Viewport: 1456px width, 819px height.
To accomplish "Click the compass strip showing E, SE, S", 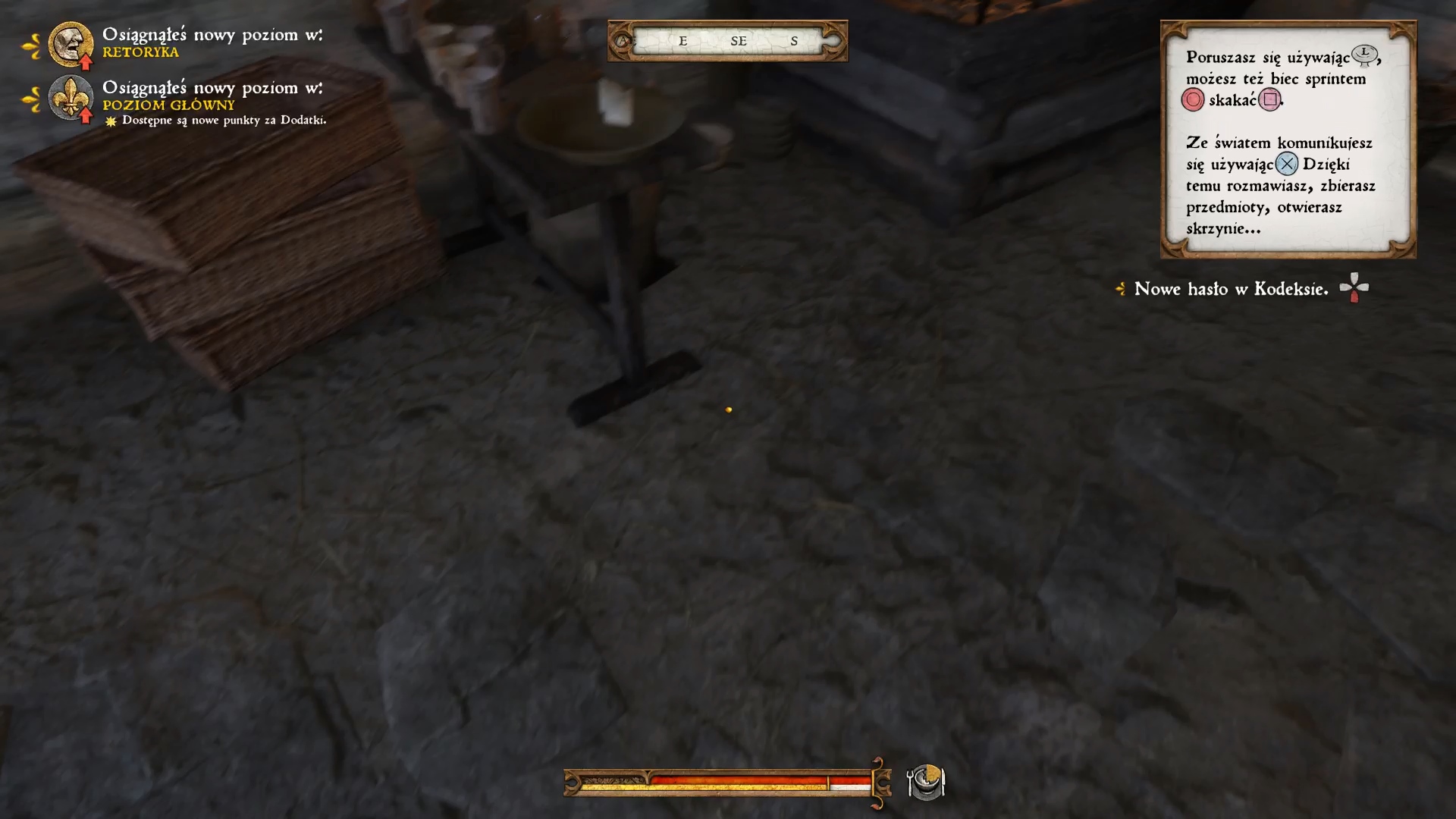I will pyautogui.click(x=727, y=41).
